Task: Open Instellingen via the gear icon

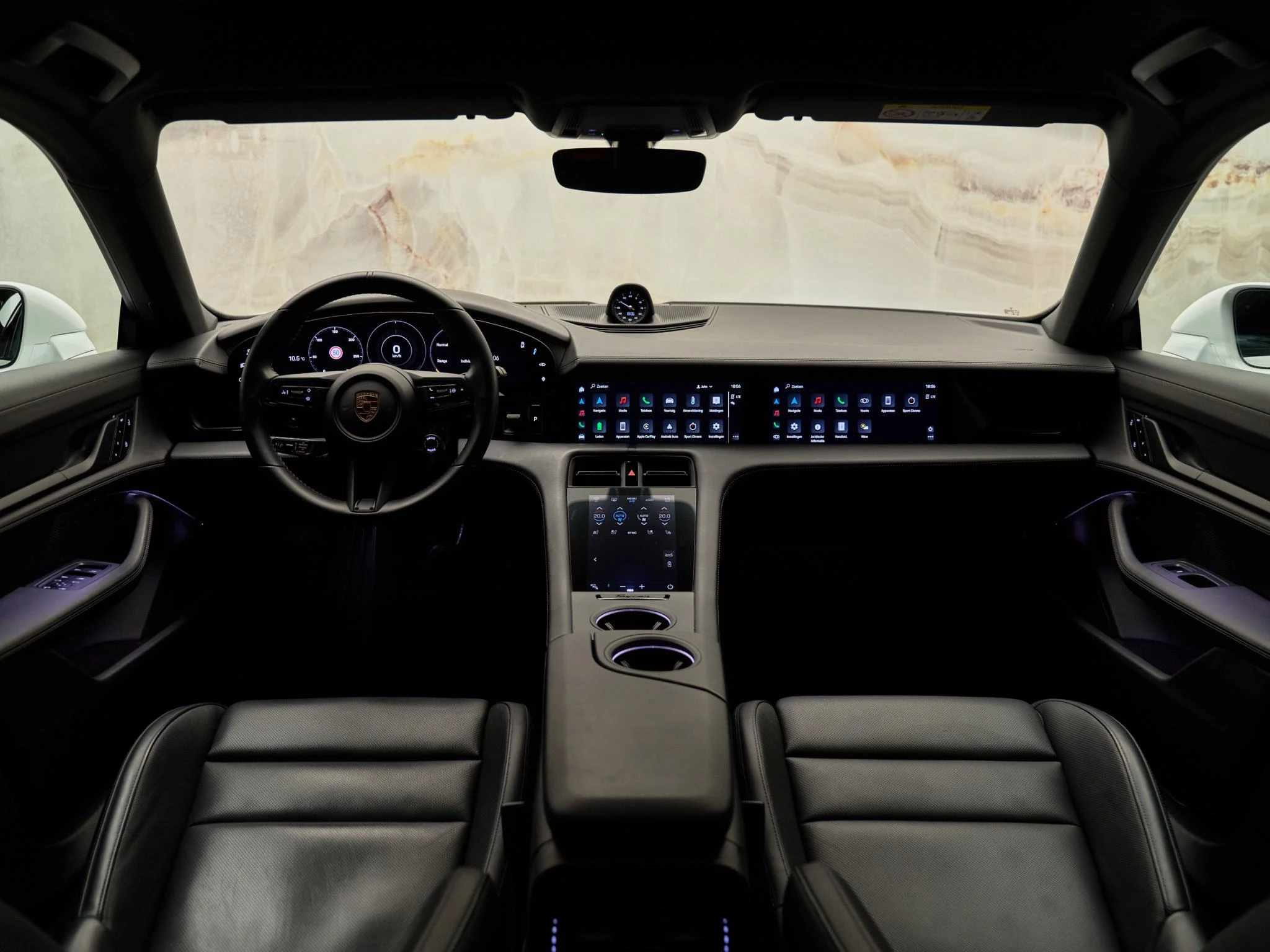Action: [x=716, y=427]
